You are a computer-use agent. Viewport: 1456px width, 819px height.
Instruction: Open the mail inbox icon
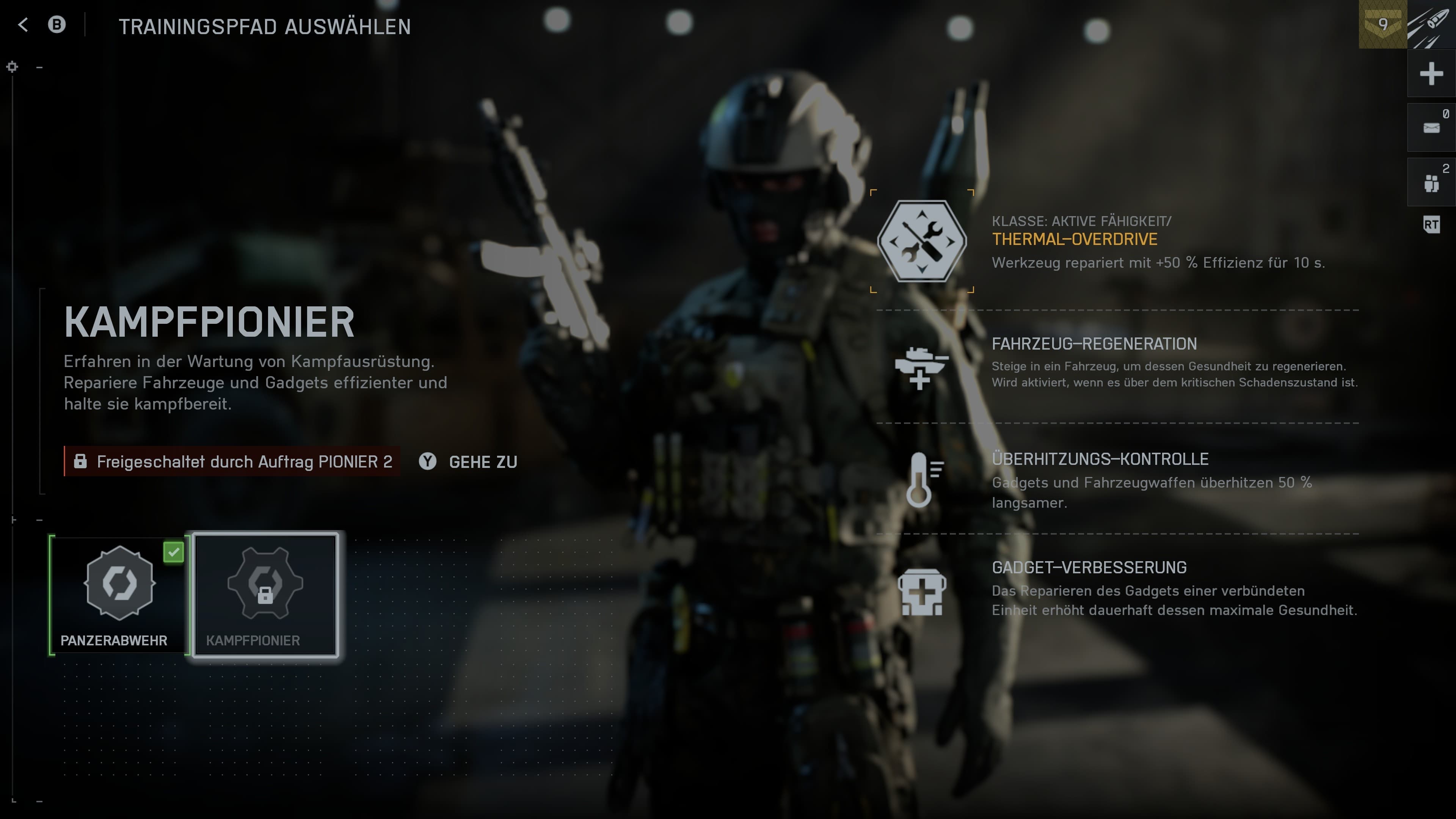point(1431,128)
